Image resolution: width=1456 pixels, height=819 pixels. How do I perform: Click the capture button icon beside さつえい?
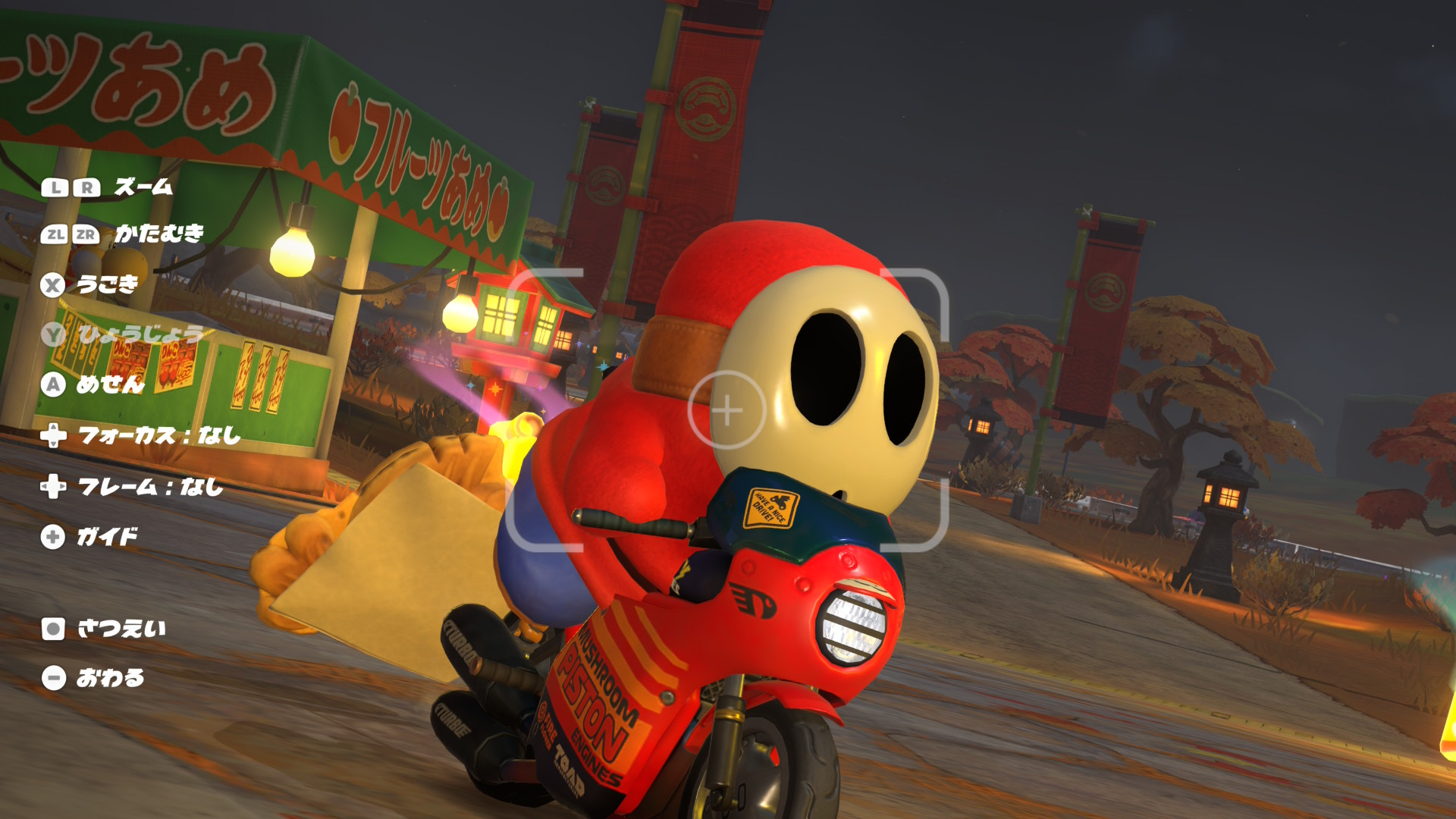coord(52,628)
